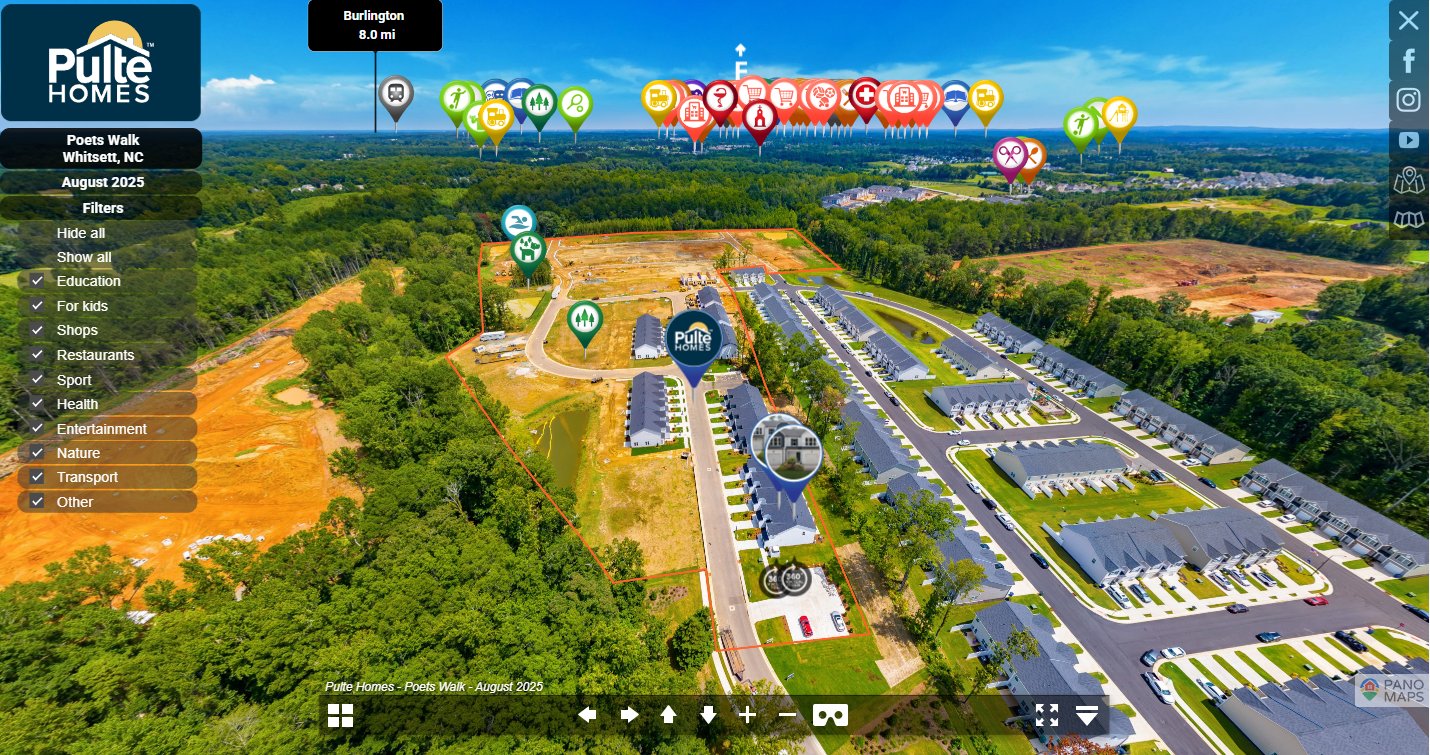The image size is (1430, 755).
Task: Toggle the Shops filter checkbox
Action: (x=38, y=330)
